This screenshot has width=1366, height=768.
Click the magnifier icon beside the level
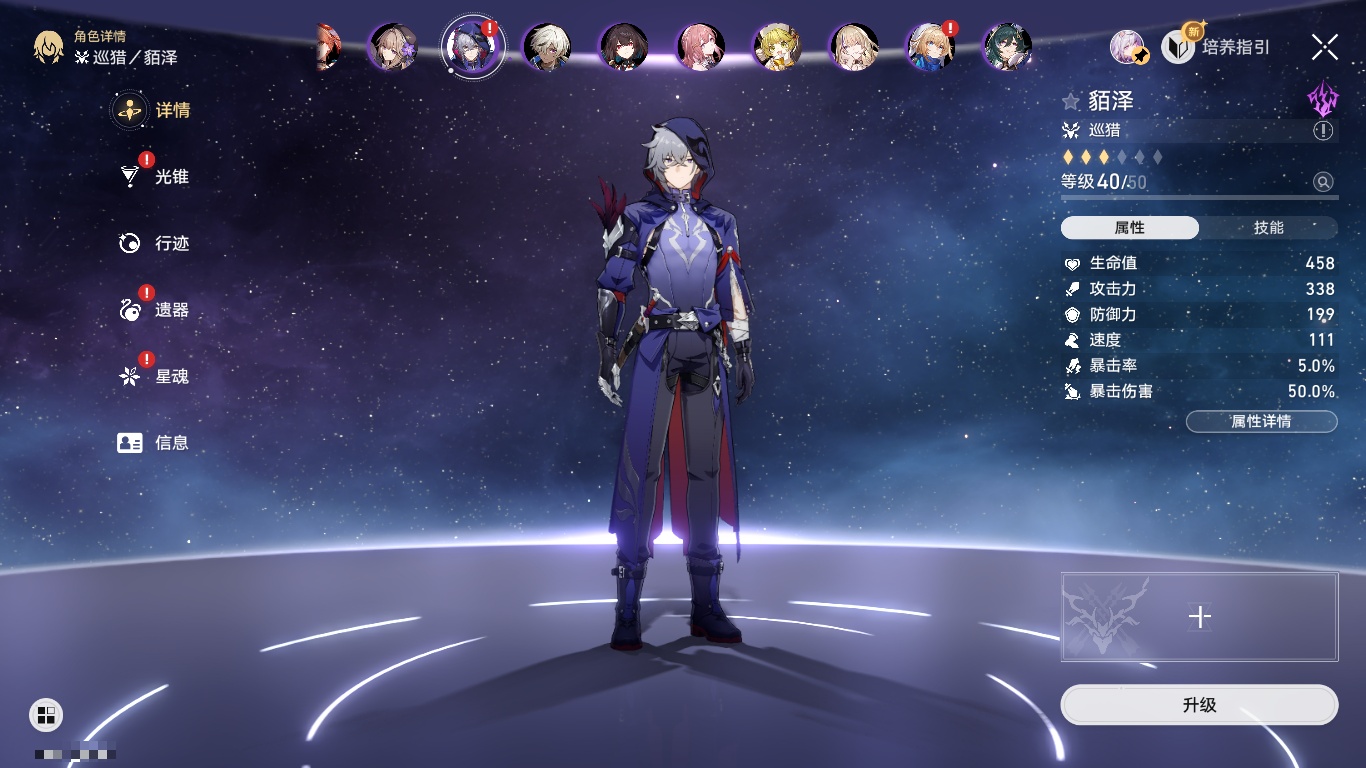(x=1323, y=182)
